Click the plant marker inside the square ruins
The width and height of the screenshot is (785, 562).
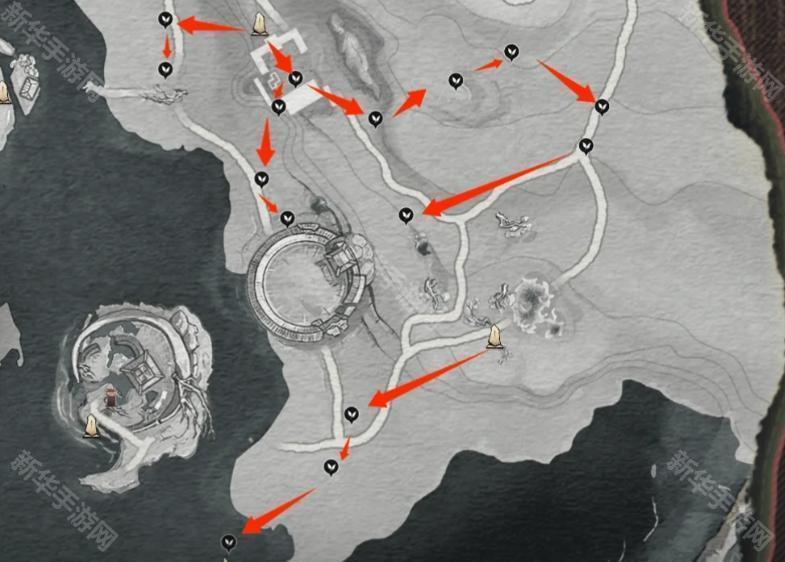coord(294,78)
